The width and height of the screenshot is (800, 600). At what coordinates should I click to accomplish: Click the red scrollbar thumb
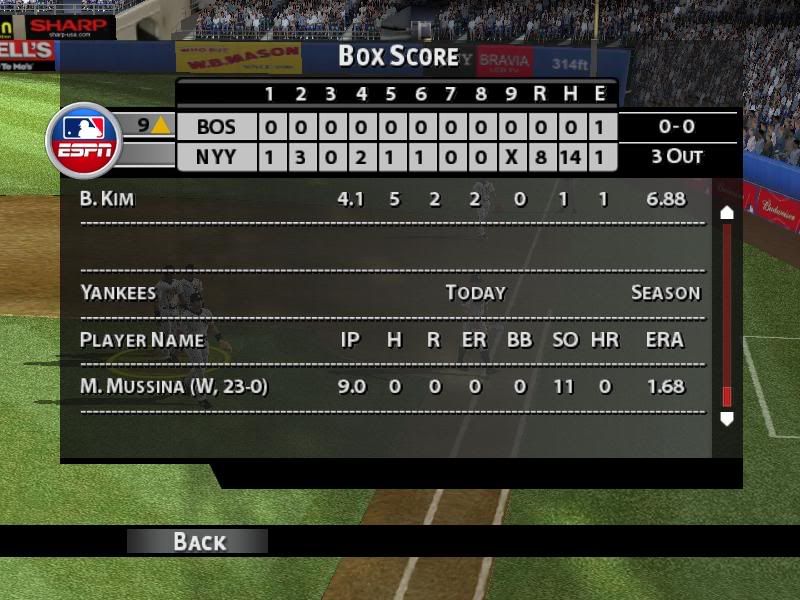[727, 396]
